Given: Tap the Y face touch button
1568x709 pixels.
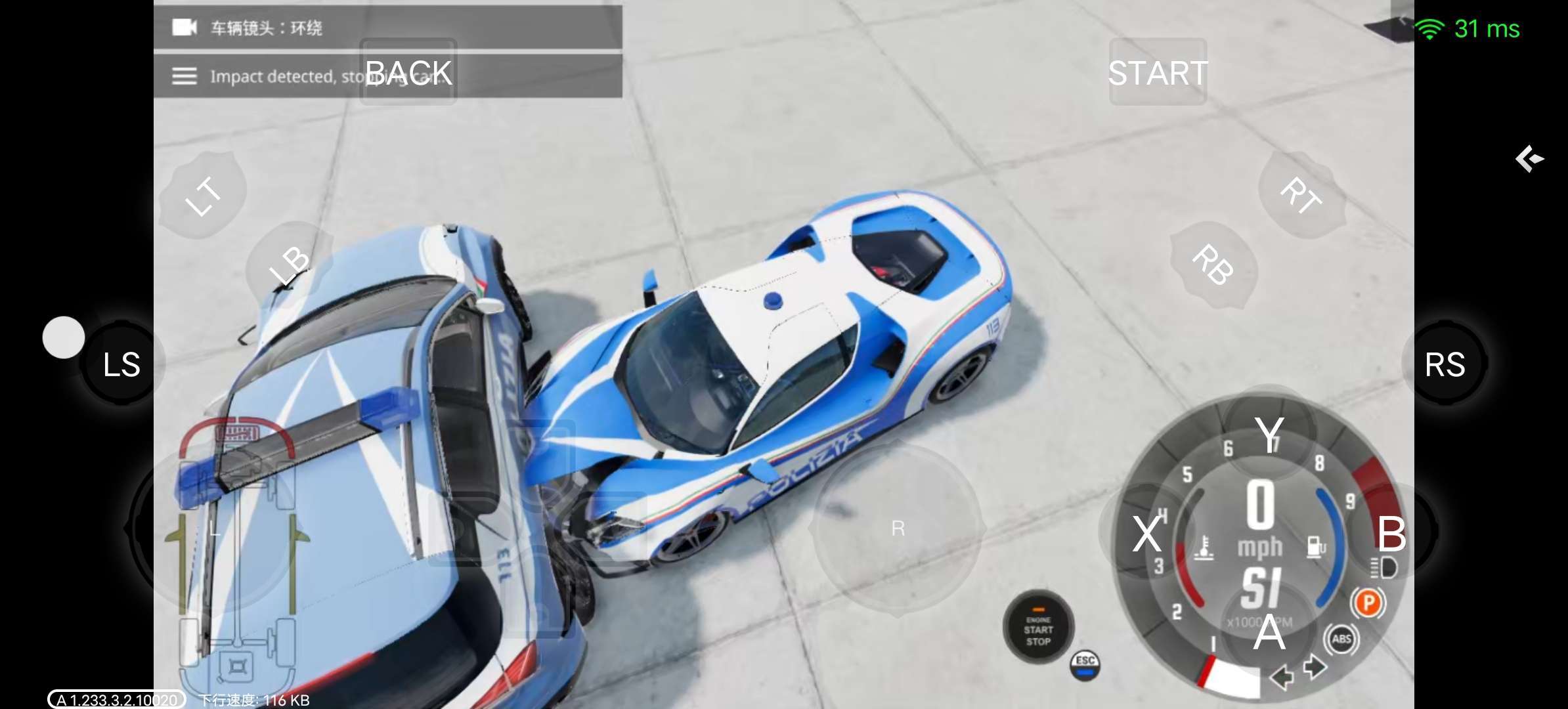Looking at the screenshot, I should (1269, 433).
